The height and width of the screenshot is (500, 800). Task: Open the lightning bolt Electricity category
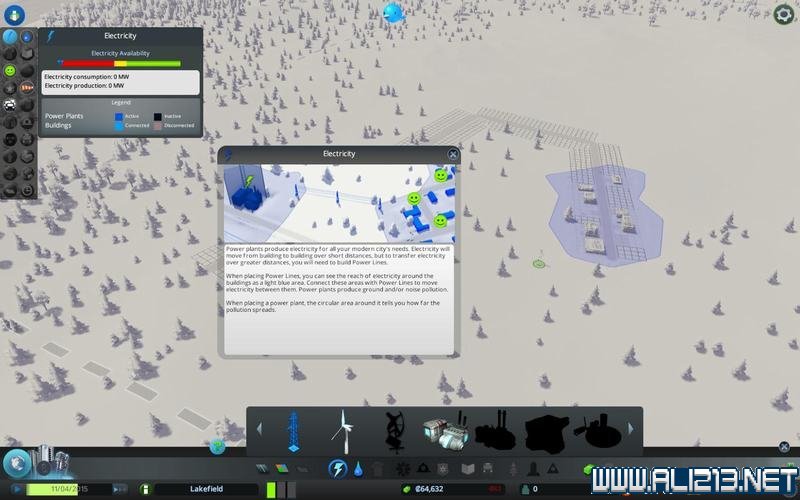click(338, 468)
